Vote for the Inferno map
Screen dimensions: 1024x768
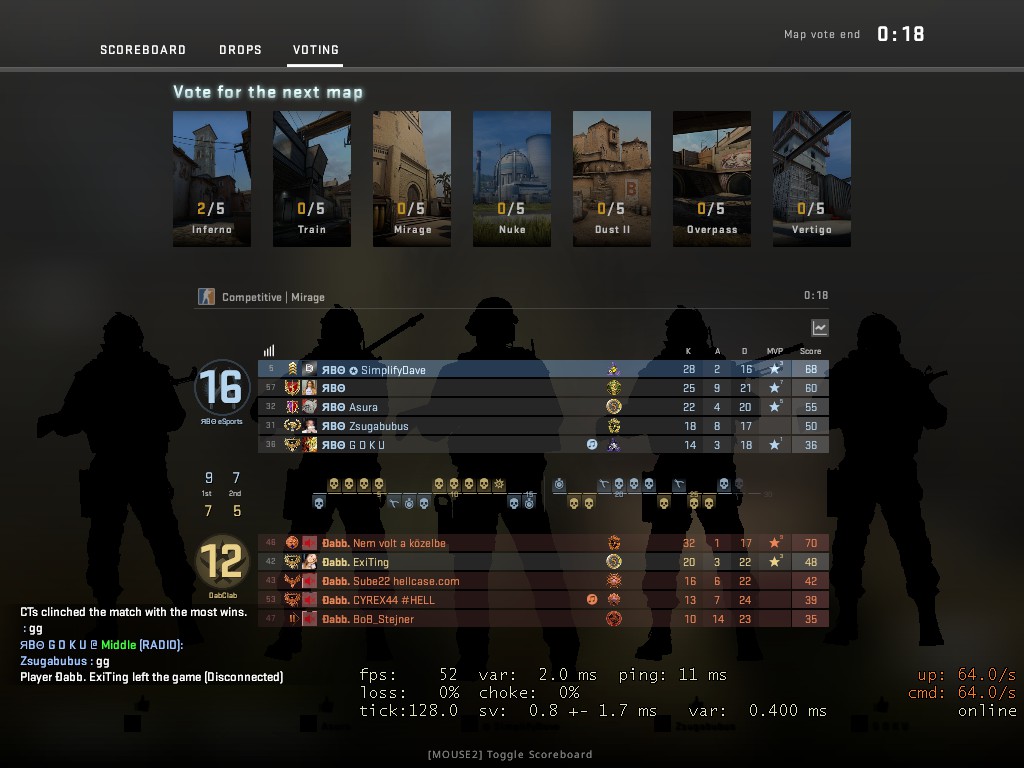coord(212,178)
